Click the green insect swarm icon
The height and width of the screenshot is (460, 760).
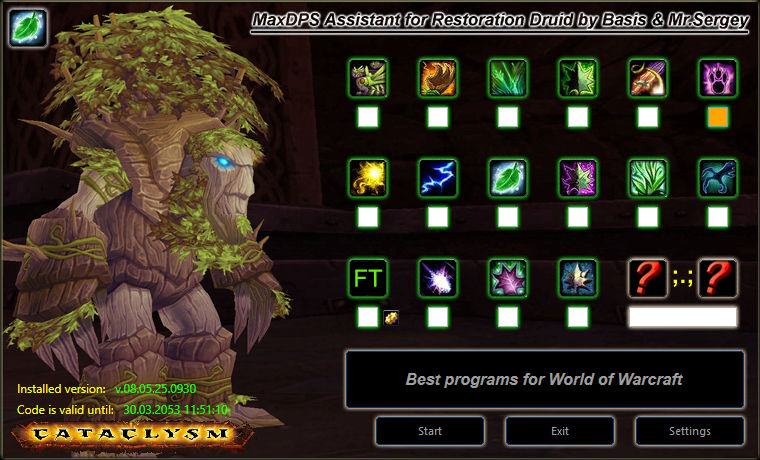point(368,78)
